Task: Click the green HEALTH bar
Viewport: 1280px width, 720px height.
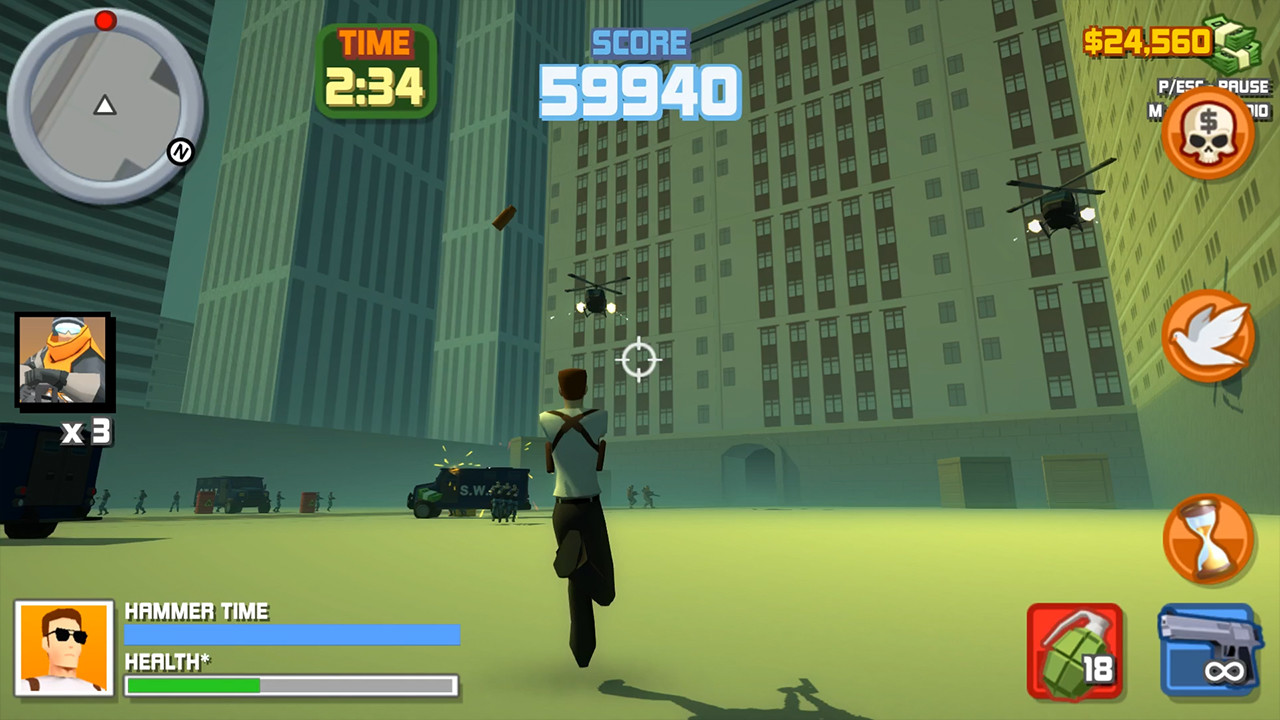Action: click(190, 683)
